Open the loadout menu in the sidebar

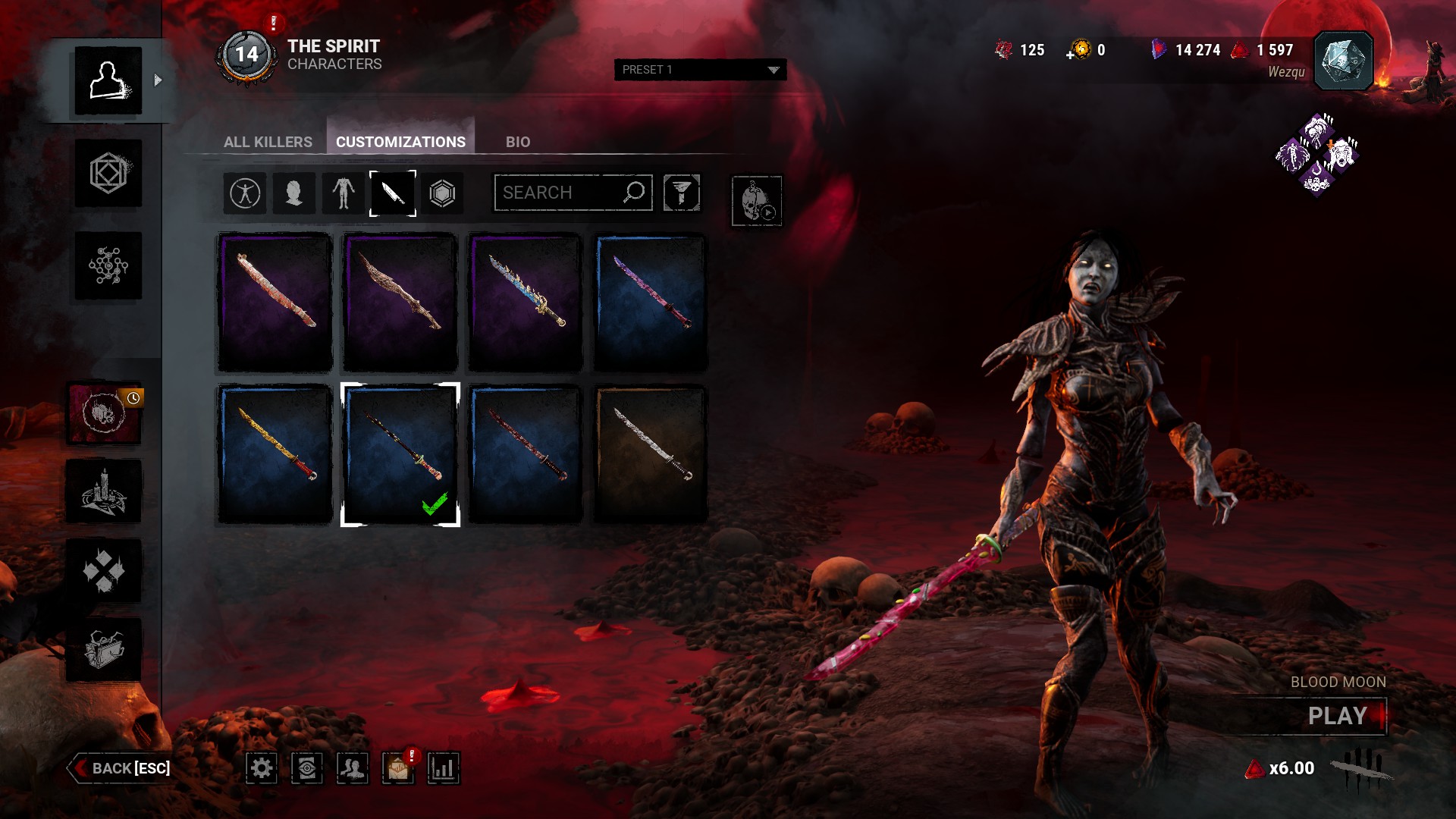tap(108, 173)
